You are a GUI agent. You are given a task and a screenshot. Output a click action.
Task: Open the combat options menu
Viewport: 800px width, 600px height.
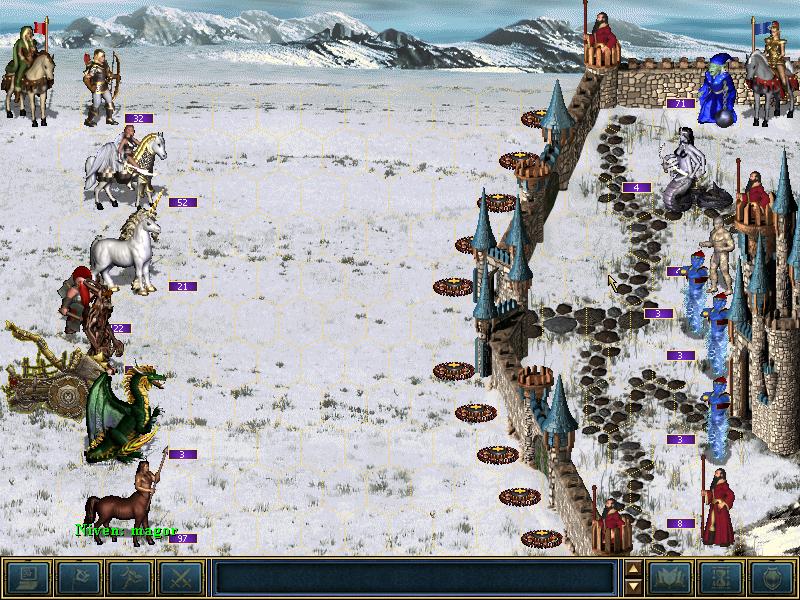tap(28, 577)
